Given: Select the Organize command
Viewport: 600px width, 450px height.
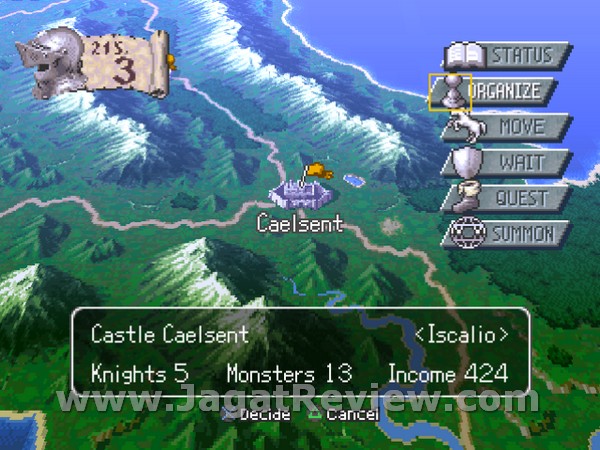Looking at the screenshot, I should pos(506,91).
